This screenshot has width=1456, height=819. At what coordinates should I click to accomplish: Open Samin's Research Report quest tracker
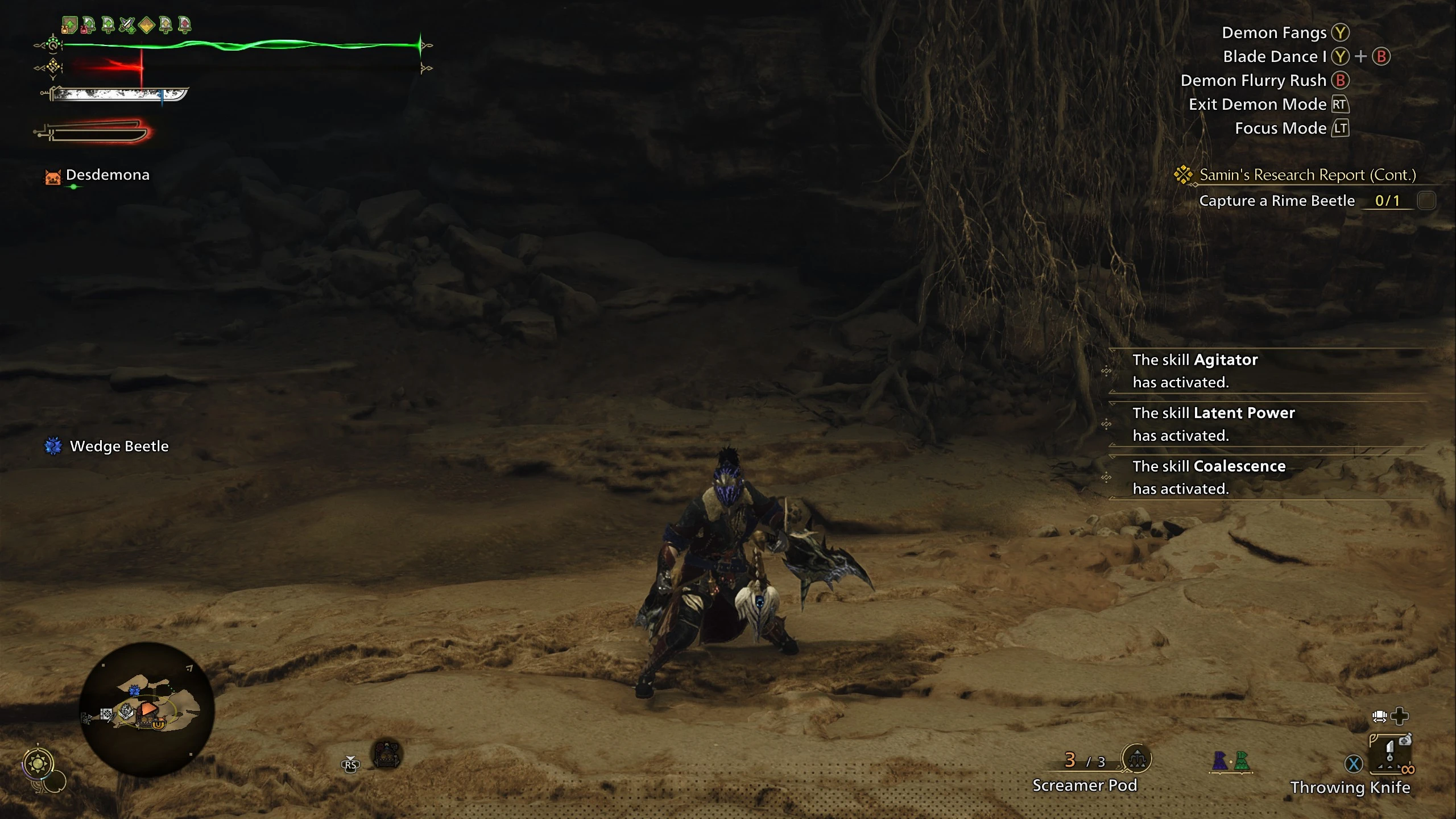[x=1307, y=175]
